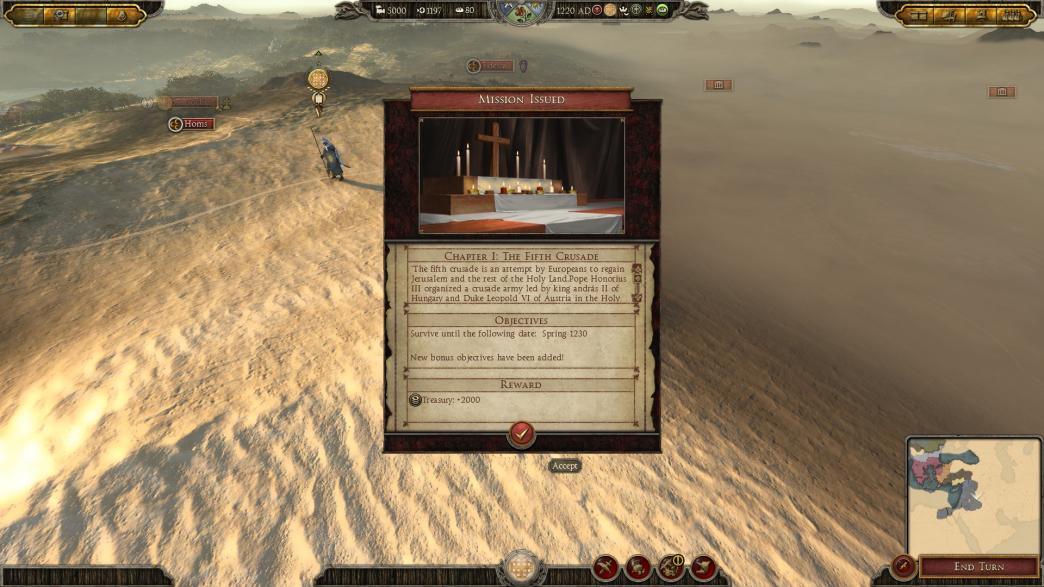Click the faction emblem at top center
Viewport: 1044px width, 587px height.
click(x=521, y=11)
